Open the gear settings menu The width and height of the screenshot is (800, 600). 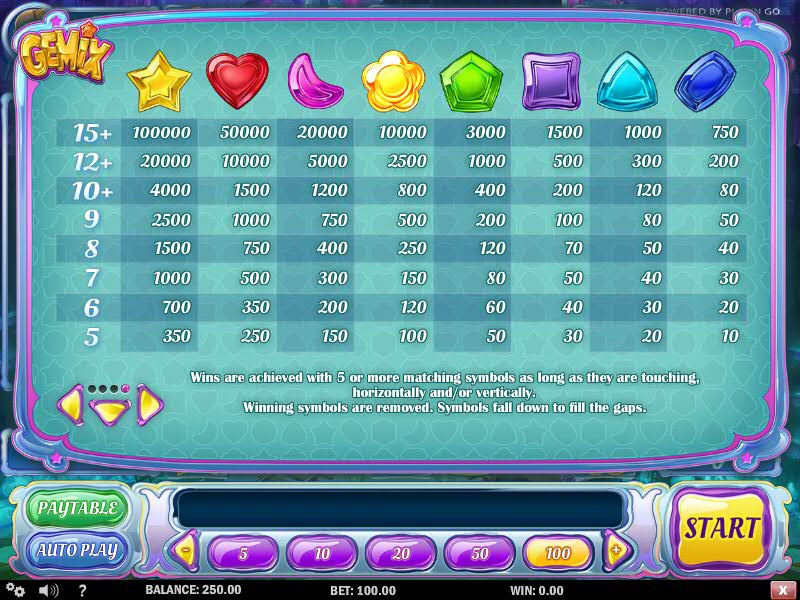[x=13, y=590]
